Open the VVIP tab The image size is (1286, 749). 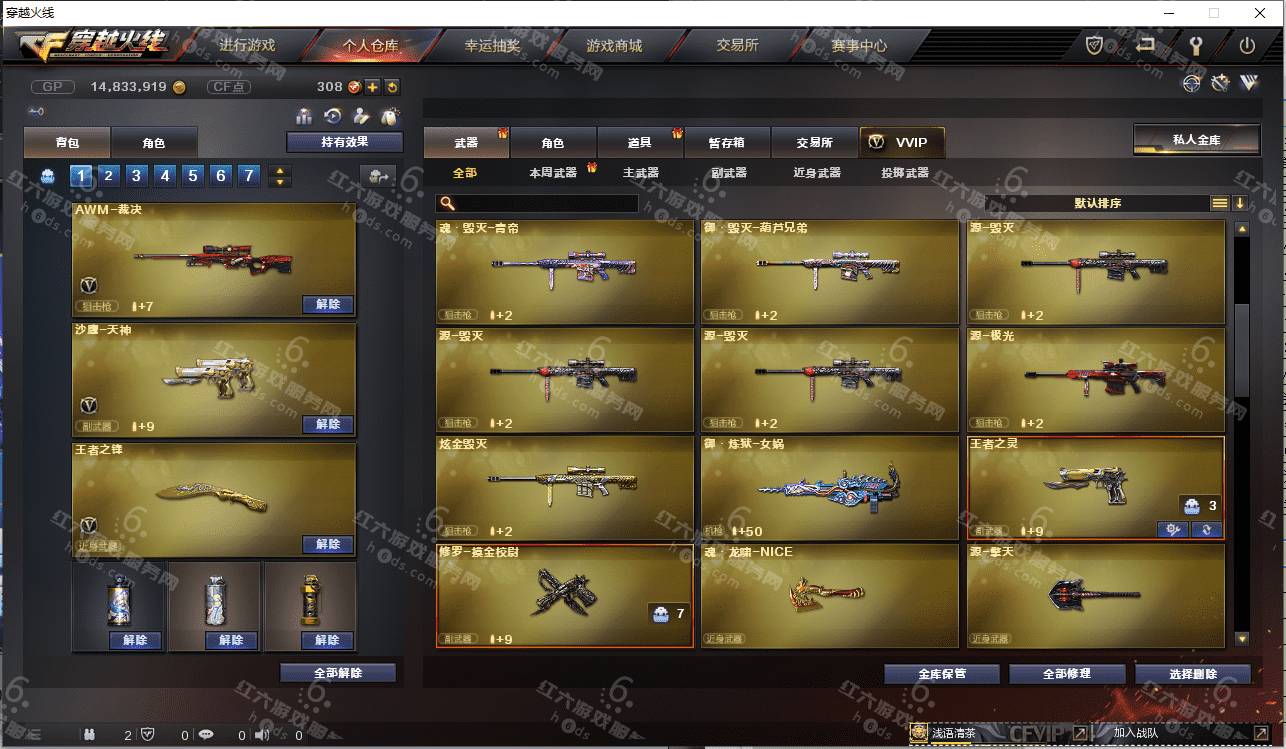point(901,143)
